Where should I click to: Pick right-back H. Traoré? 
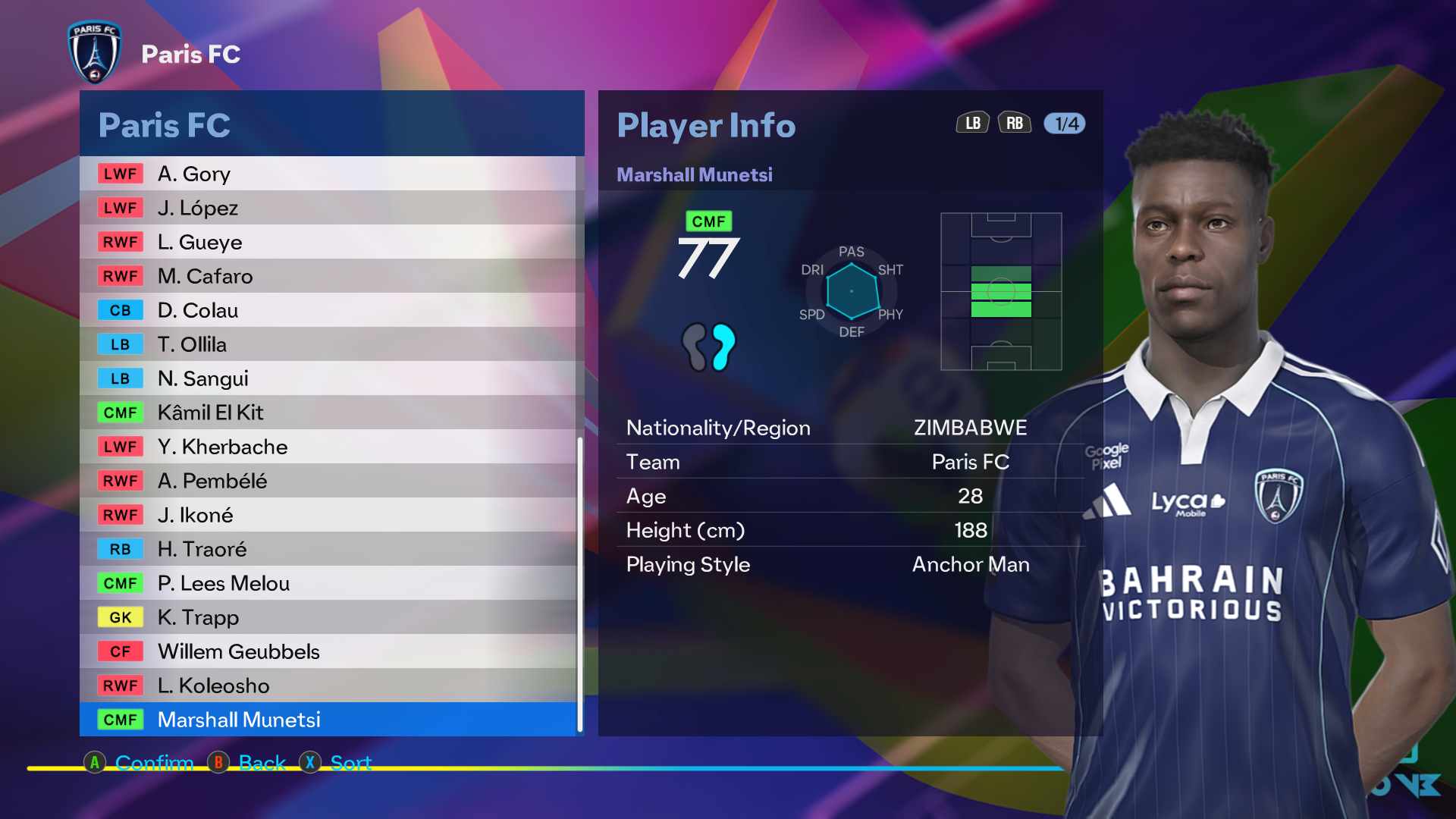tap(328, 549)
